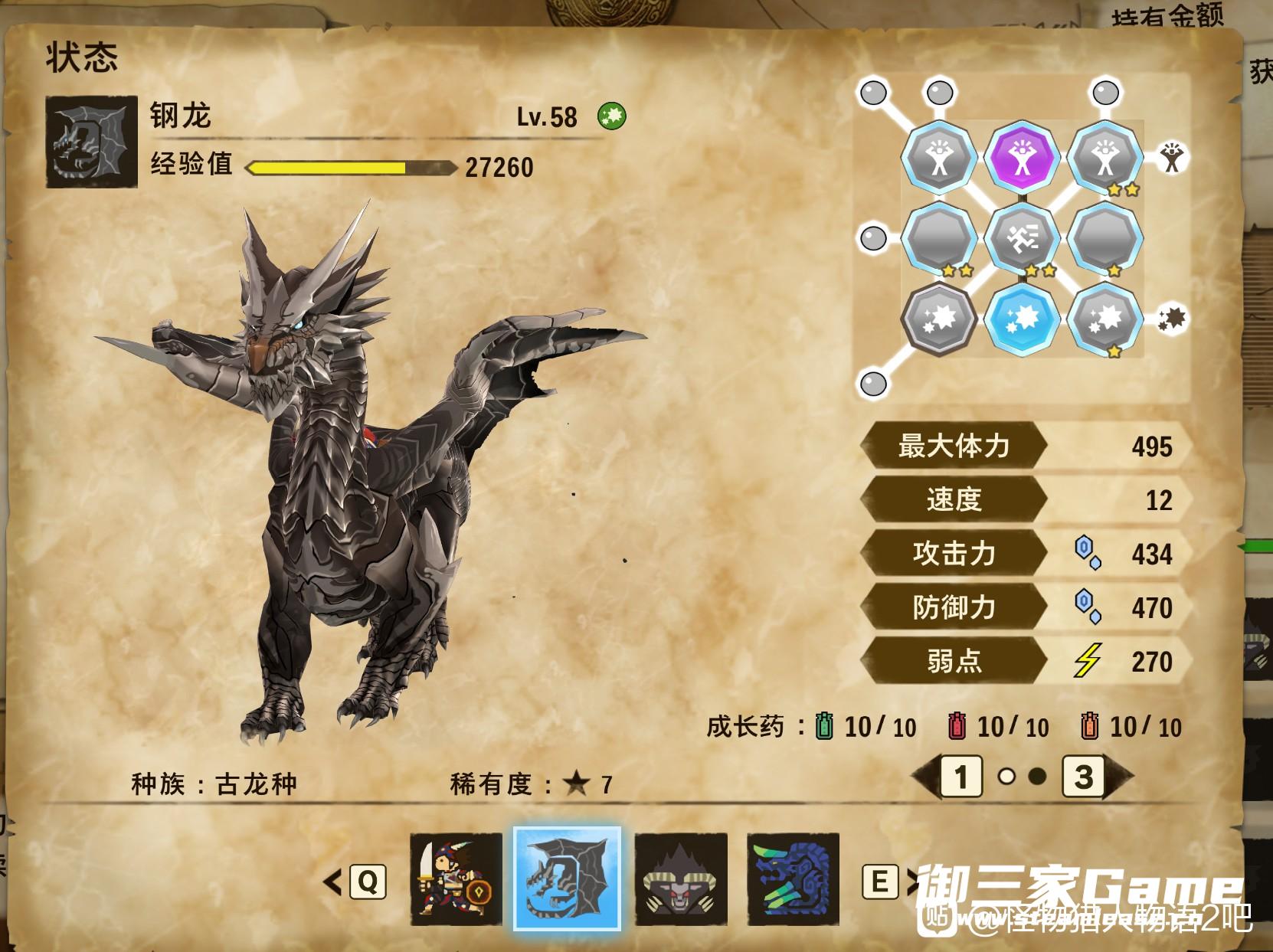Select the highlighted Kushala Daora party icon
The height and width of the screenshot is (952, 1273).
pos(567,879)
